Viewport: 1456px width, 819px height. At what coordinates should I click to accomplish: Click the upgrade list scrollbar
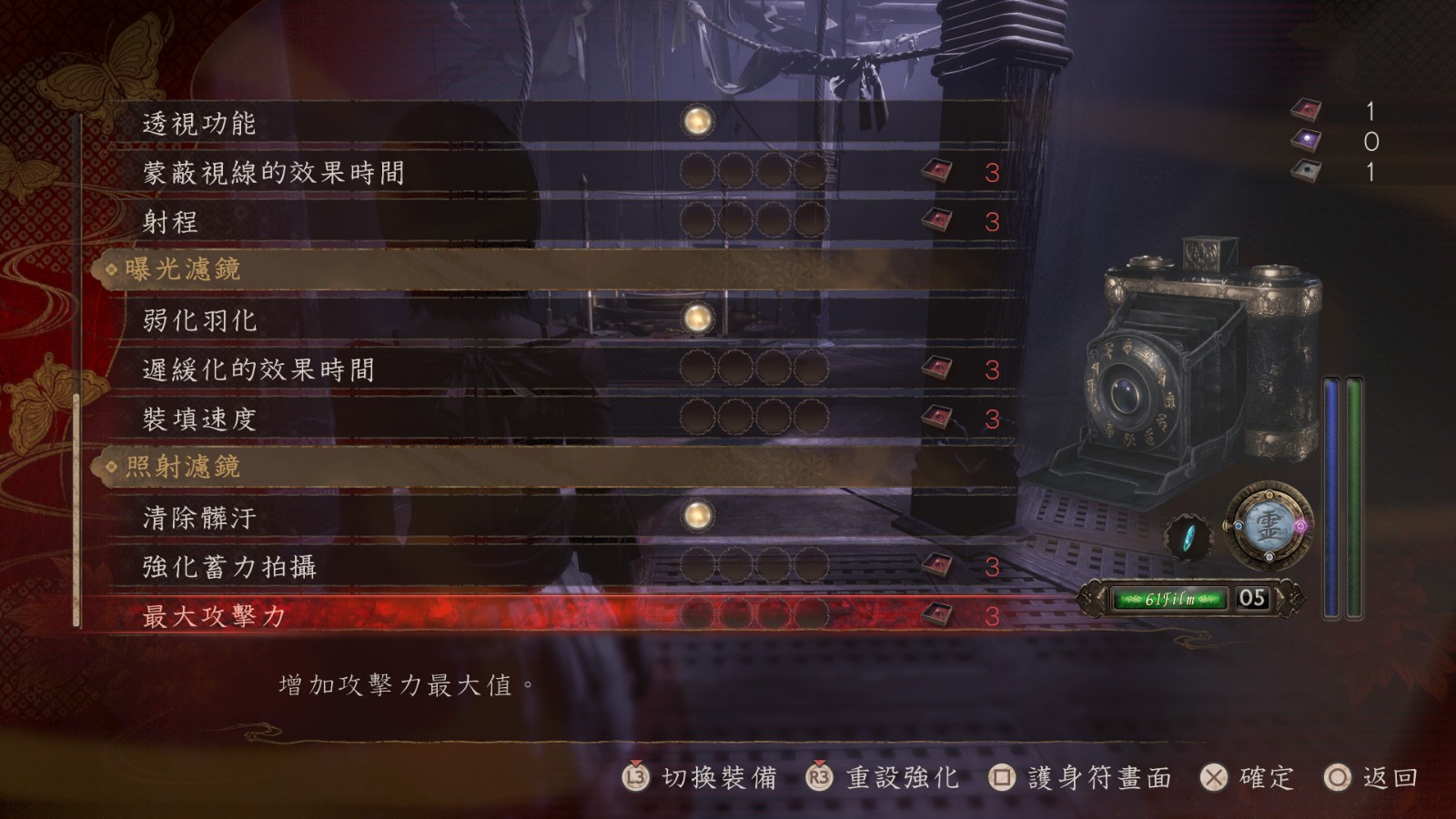click(x=76, y=510)
